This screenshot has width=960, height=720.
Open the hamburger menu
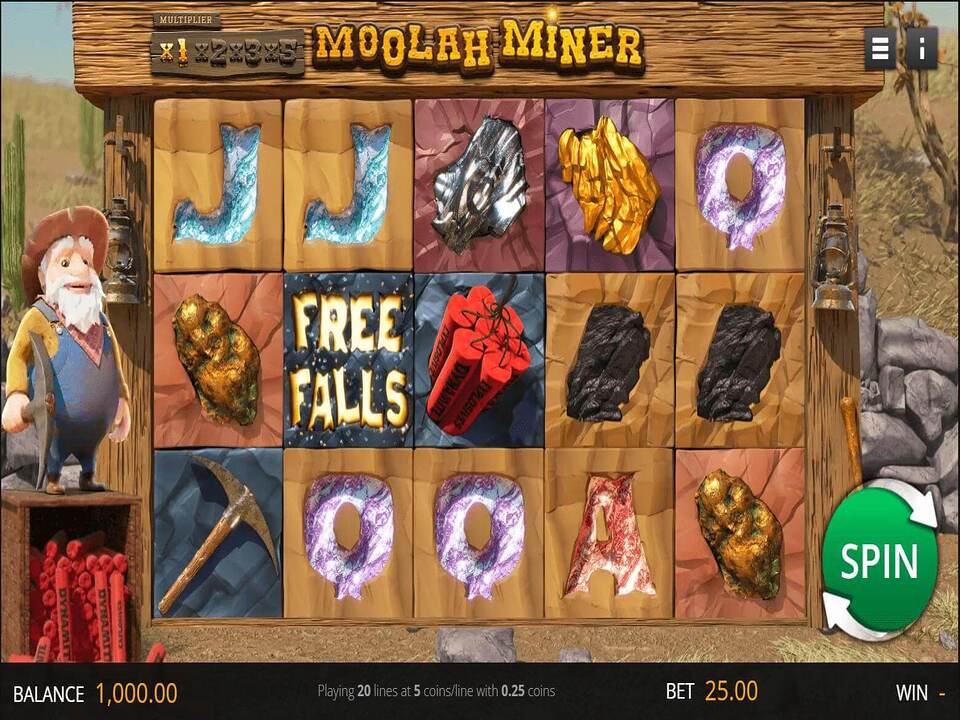[880, 48]
